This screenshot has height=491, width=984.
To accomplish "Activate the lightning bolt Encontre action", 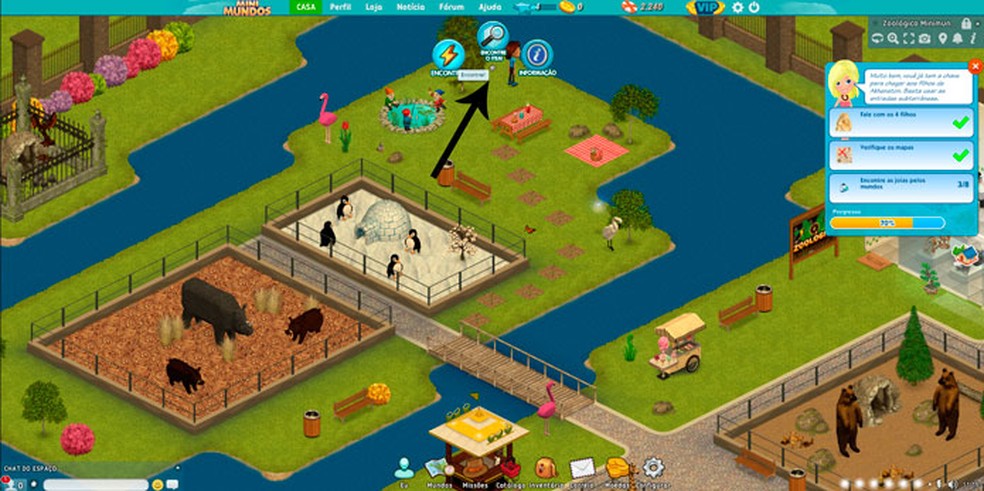I will [447, 56].
